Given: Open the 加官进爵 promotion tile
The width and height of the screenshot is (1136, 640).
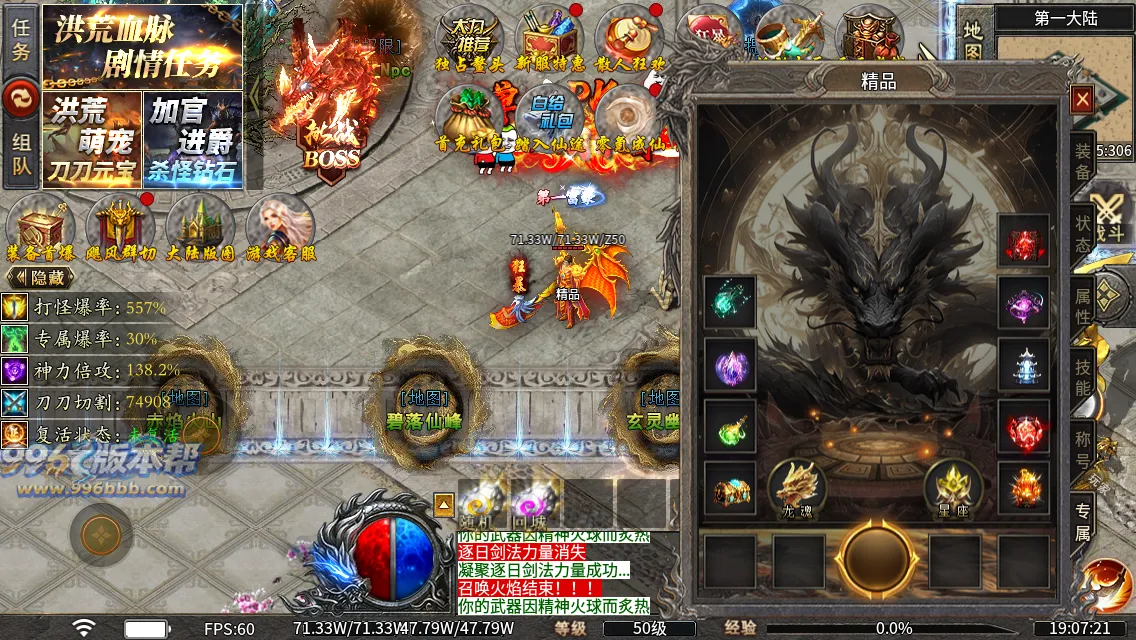Looking at the screenshot, I should (x=193, y=138).
